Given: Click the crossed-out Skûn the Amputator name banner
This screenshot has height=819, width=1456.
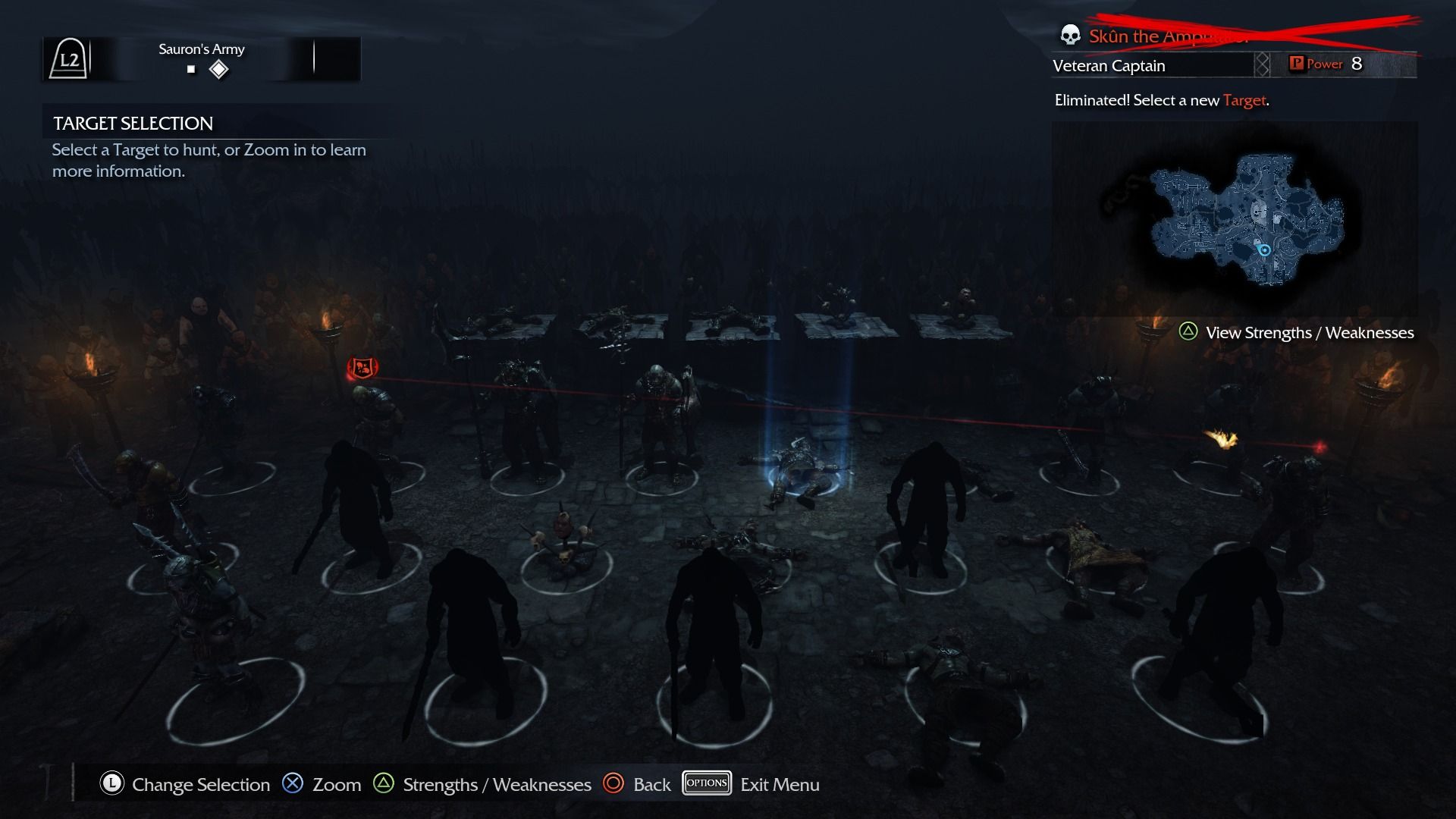Looking at the screenshot, I should [x=1168, y=36].
